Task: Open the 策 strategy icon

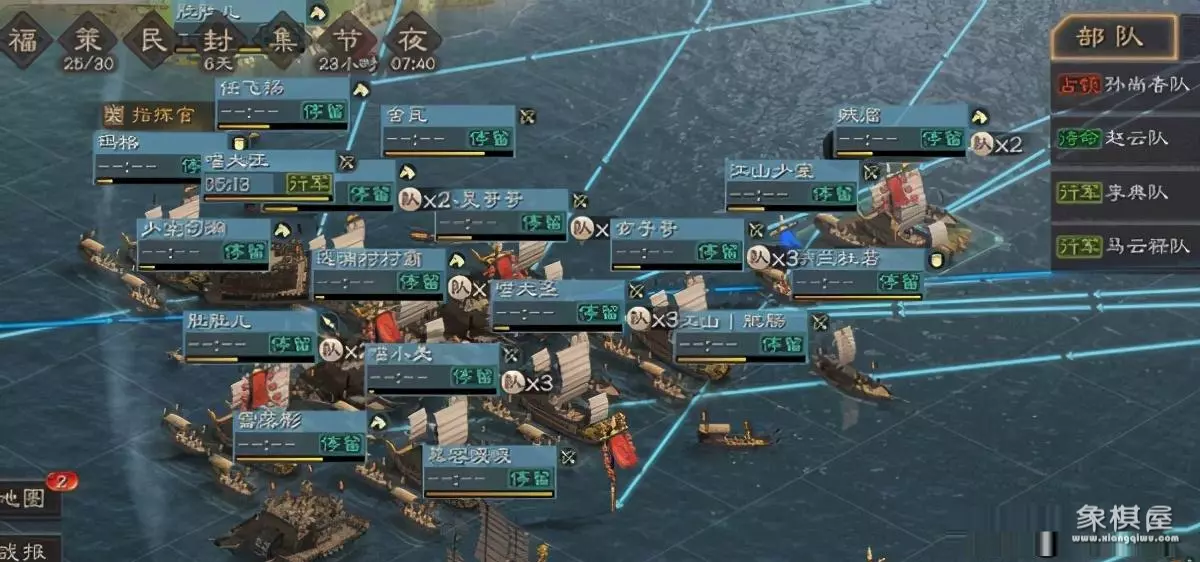Action: coord(88,41)
